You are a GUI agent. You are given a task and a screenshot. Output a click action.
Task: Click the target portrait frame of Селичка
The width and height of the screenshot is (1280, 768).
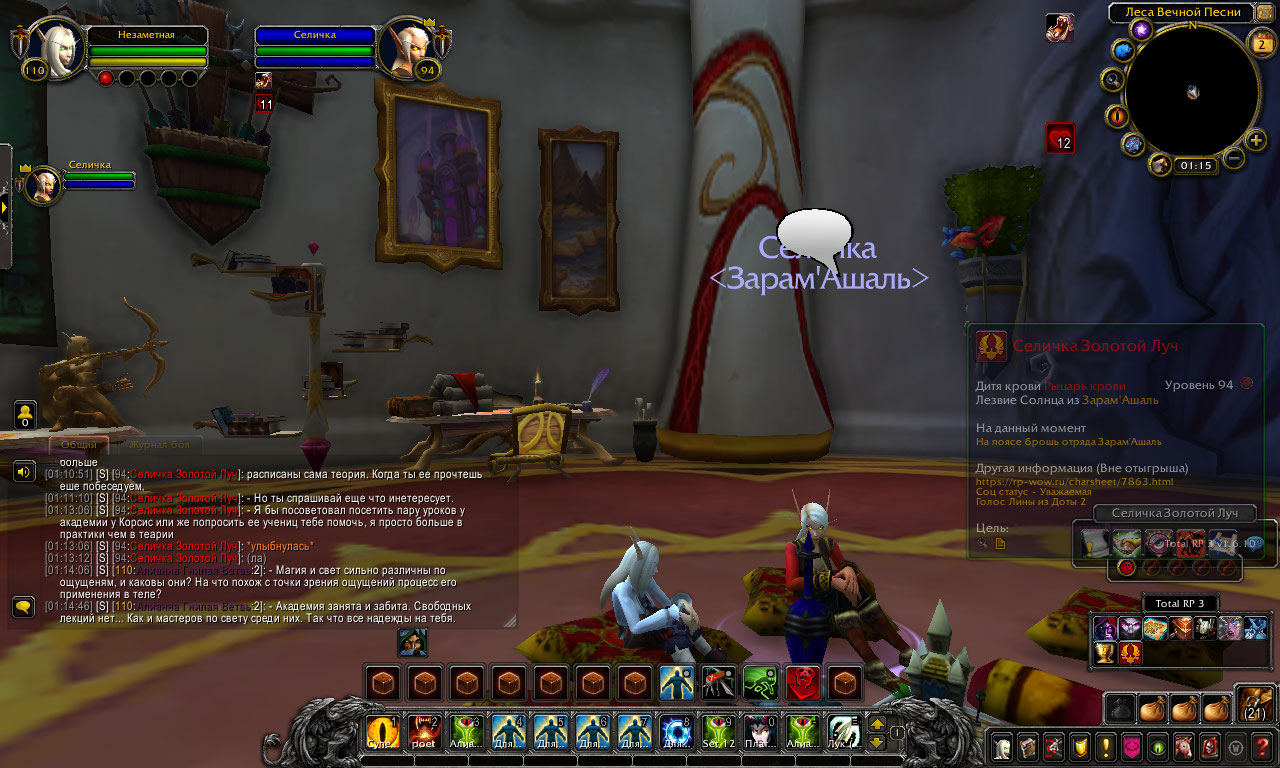408,50
